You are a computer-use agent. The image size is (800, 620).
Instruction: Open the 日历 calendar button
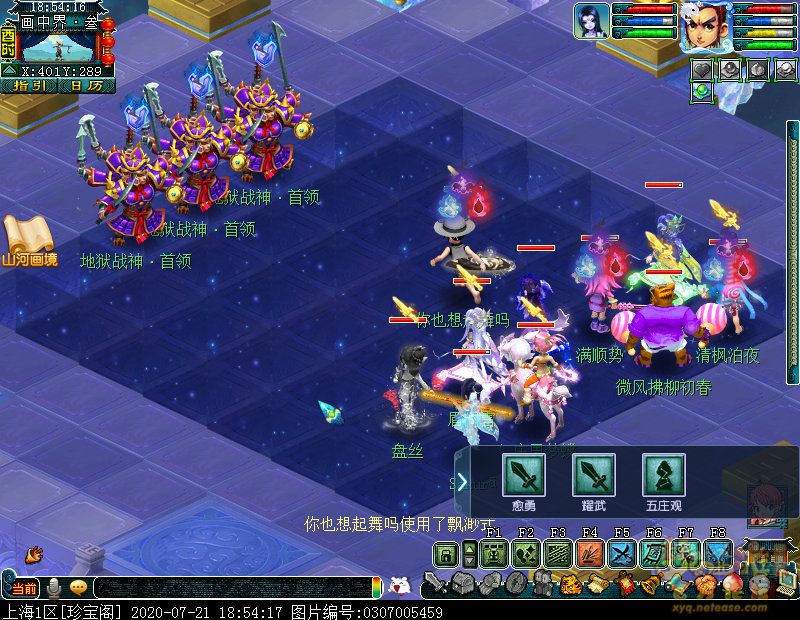[86, 86]
